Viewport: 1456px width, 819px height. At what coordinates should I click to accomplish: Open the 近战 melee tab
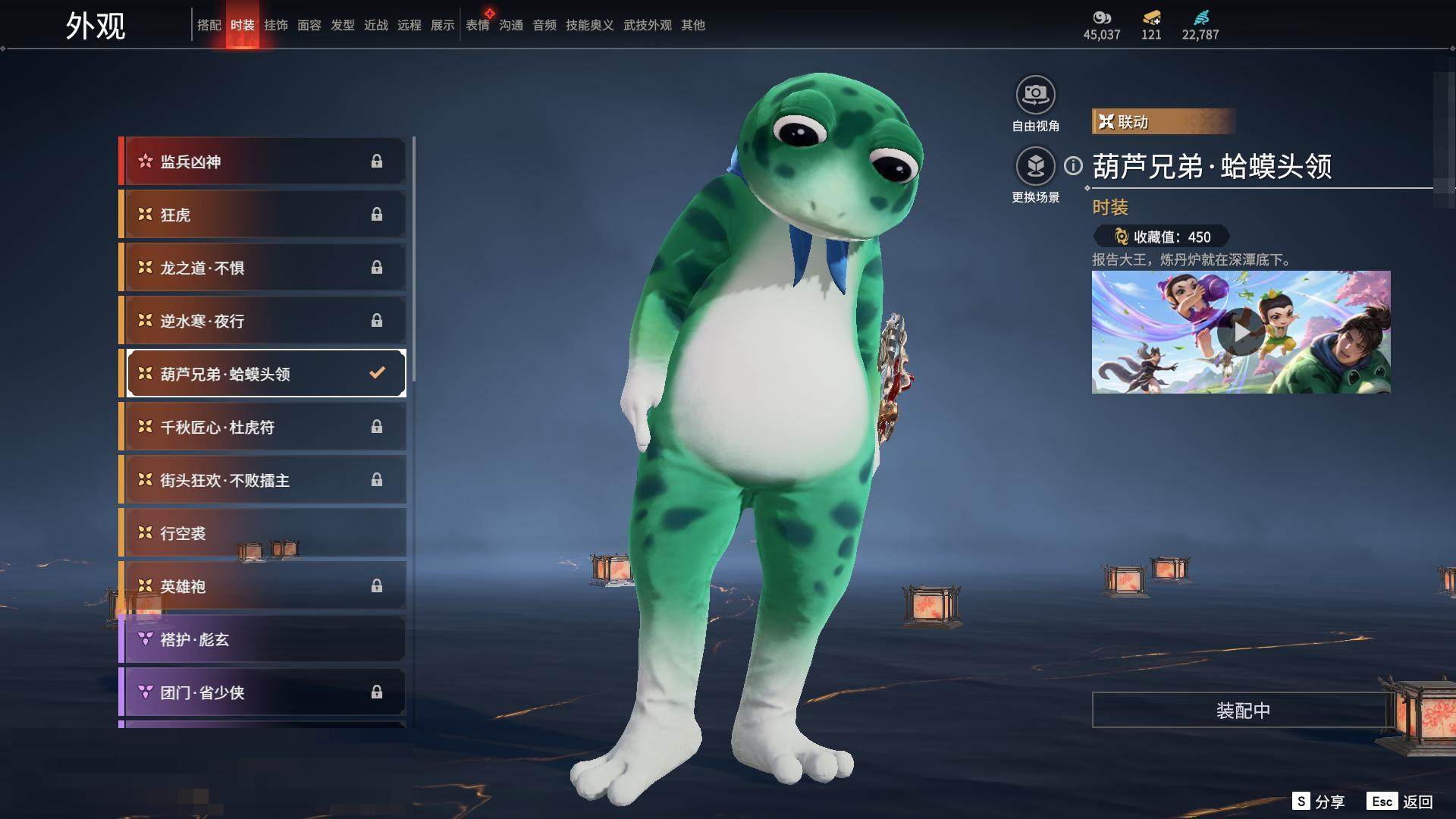(375, 25)
